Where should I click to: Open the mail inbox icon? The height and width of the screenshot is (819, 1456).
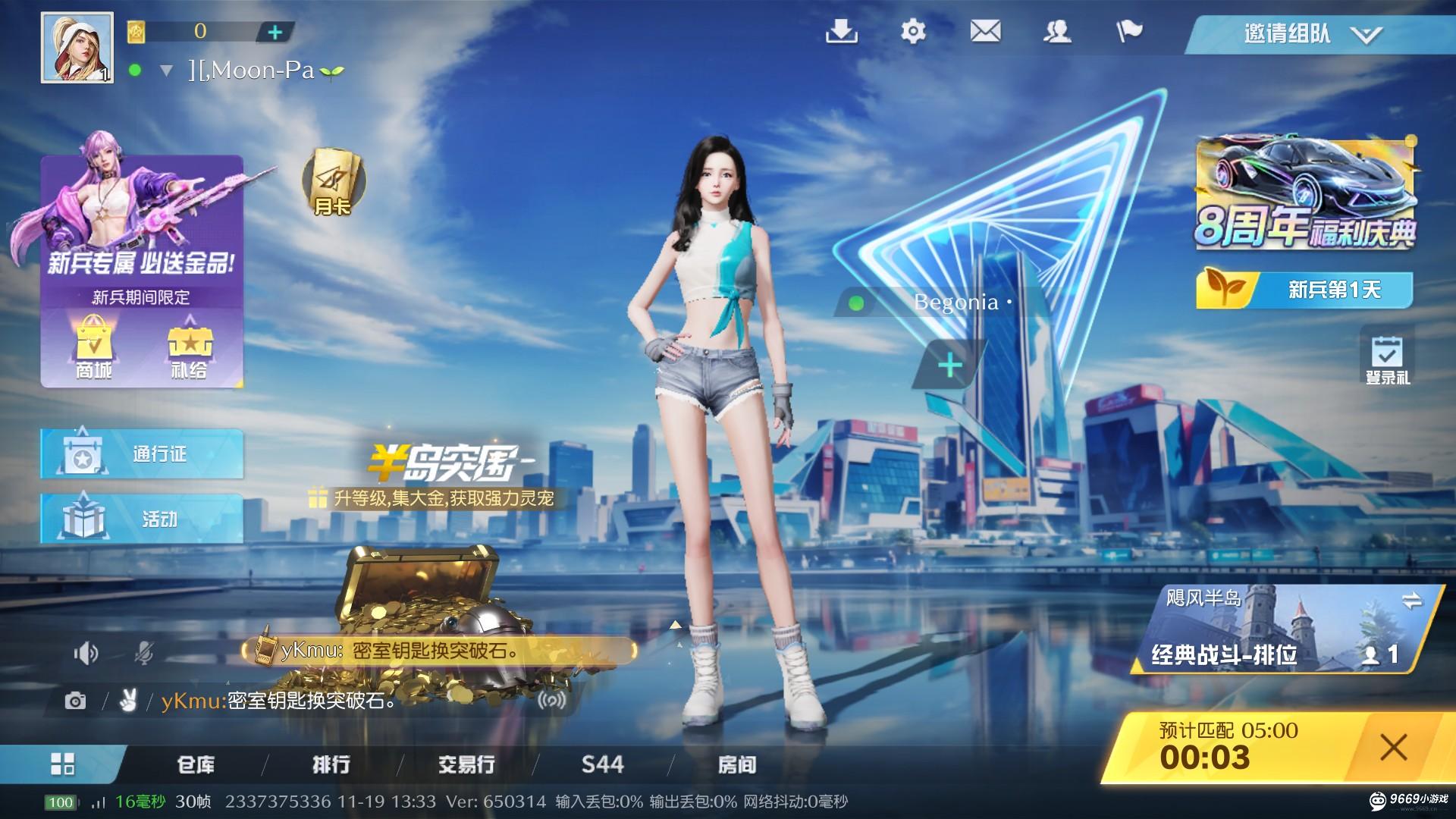pyautogui.click(x=985, y=31)
